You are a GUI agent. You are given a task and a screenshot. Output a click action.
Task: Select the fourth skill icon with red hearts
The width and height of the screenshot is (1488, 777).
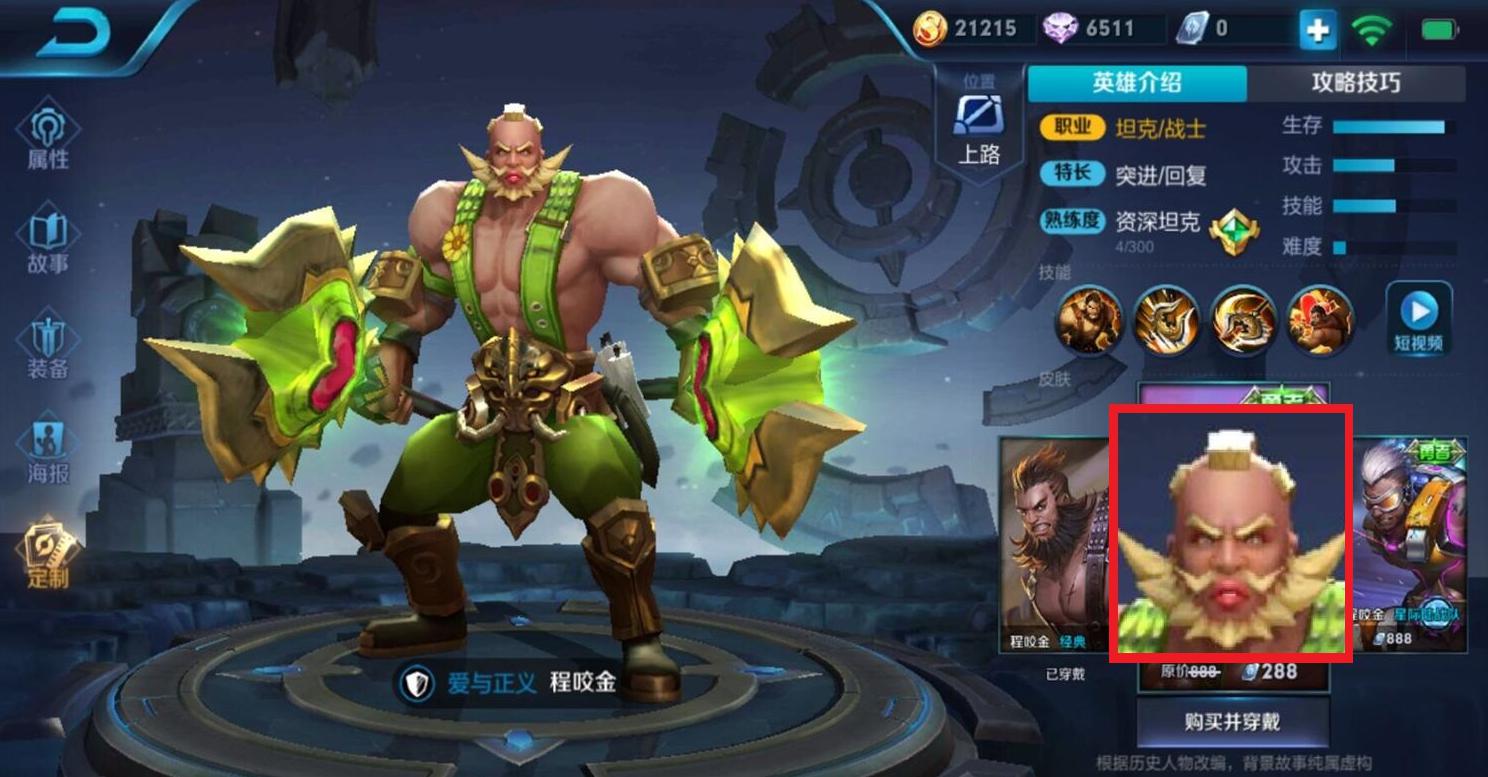pyautogui.click(x=1320, y=321)
